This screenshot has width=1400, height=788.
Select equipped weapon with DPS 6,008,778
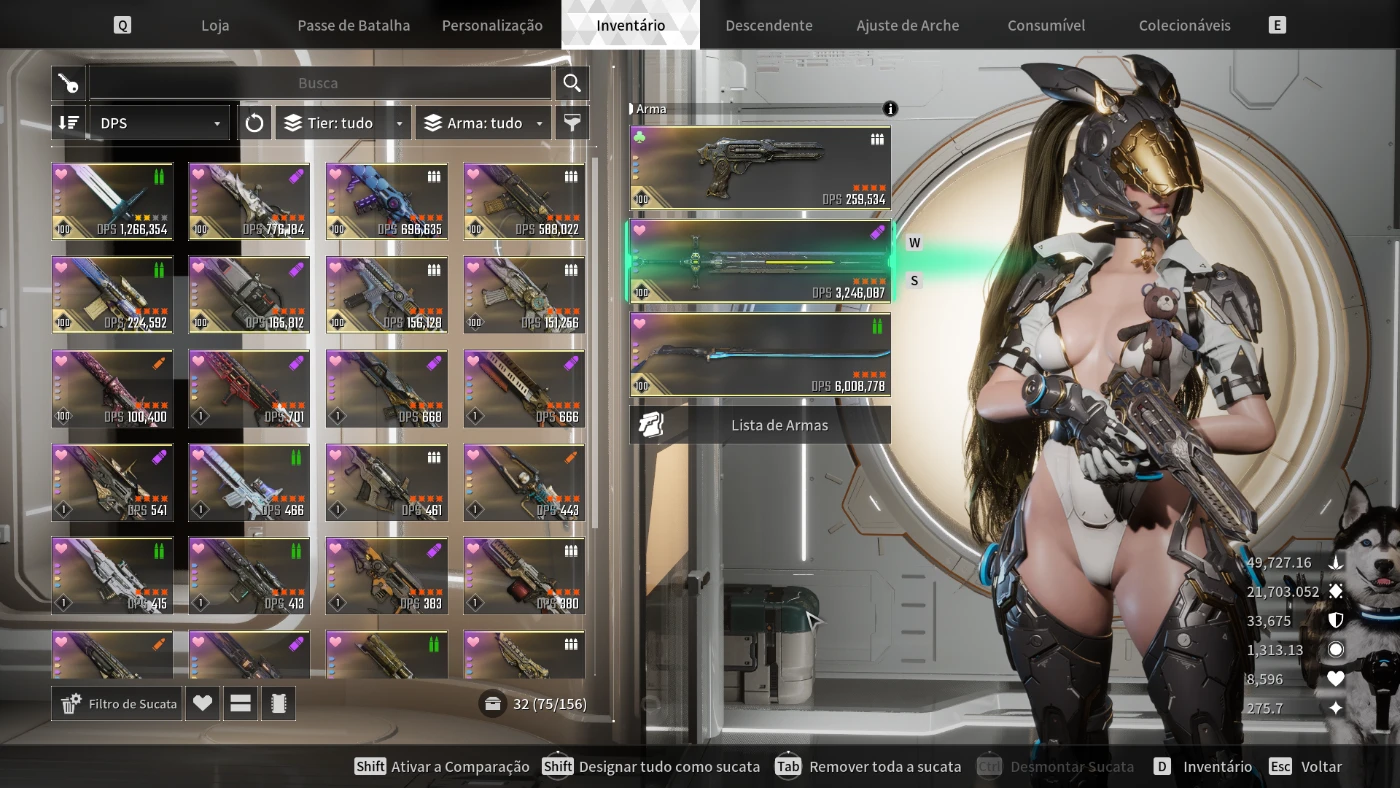[x=760, y=354]
